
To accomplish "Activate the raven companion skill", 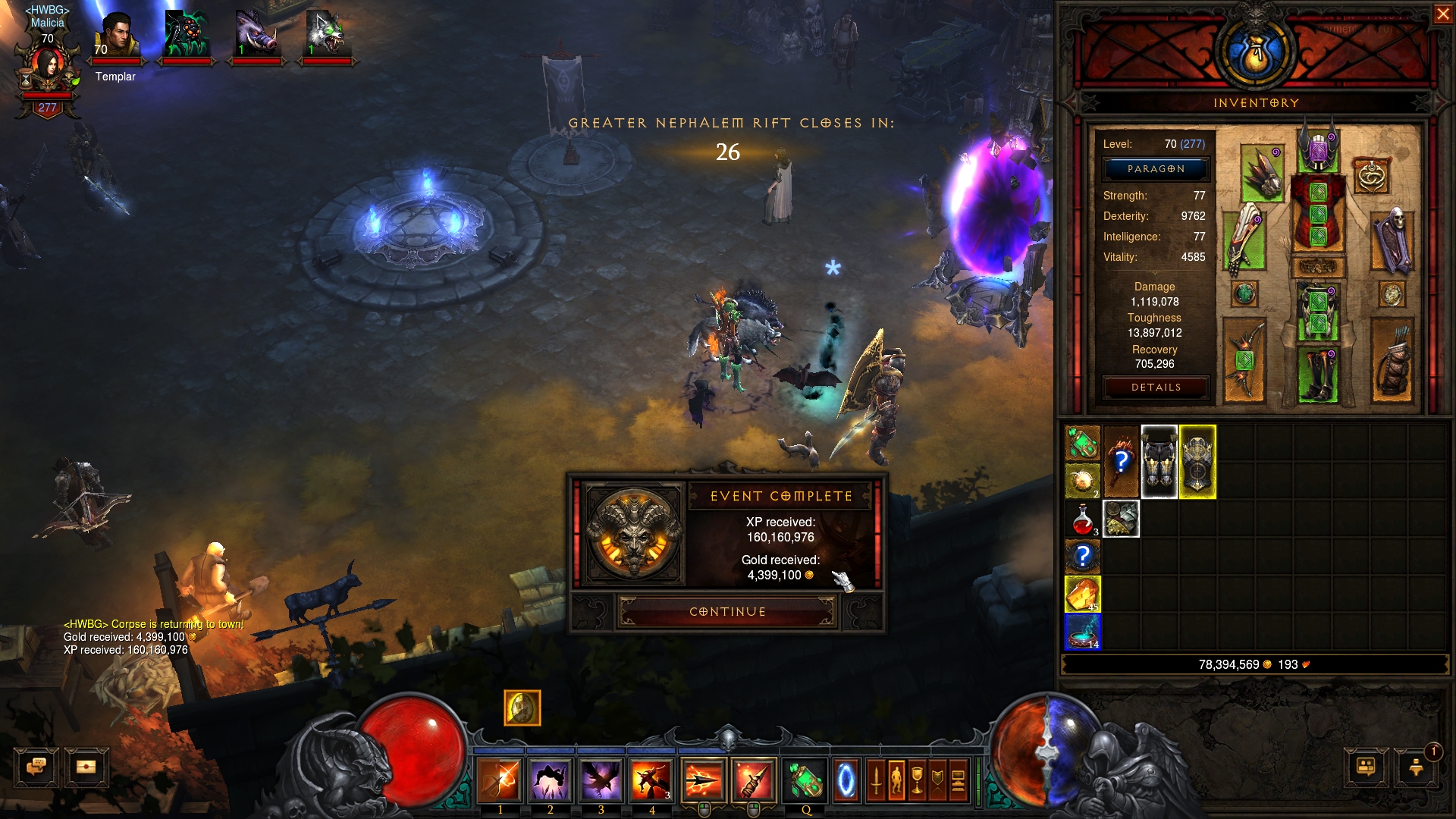I will 601,781.
